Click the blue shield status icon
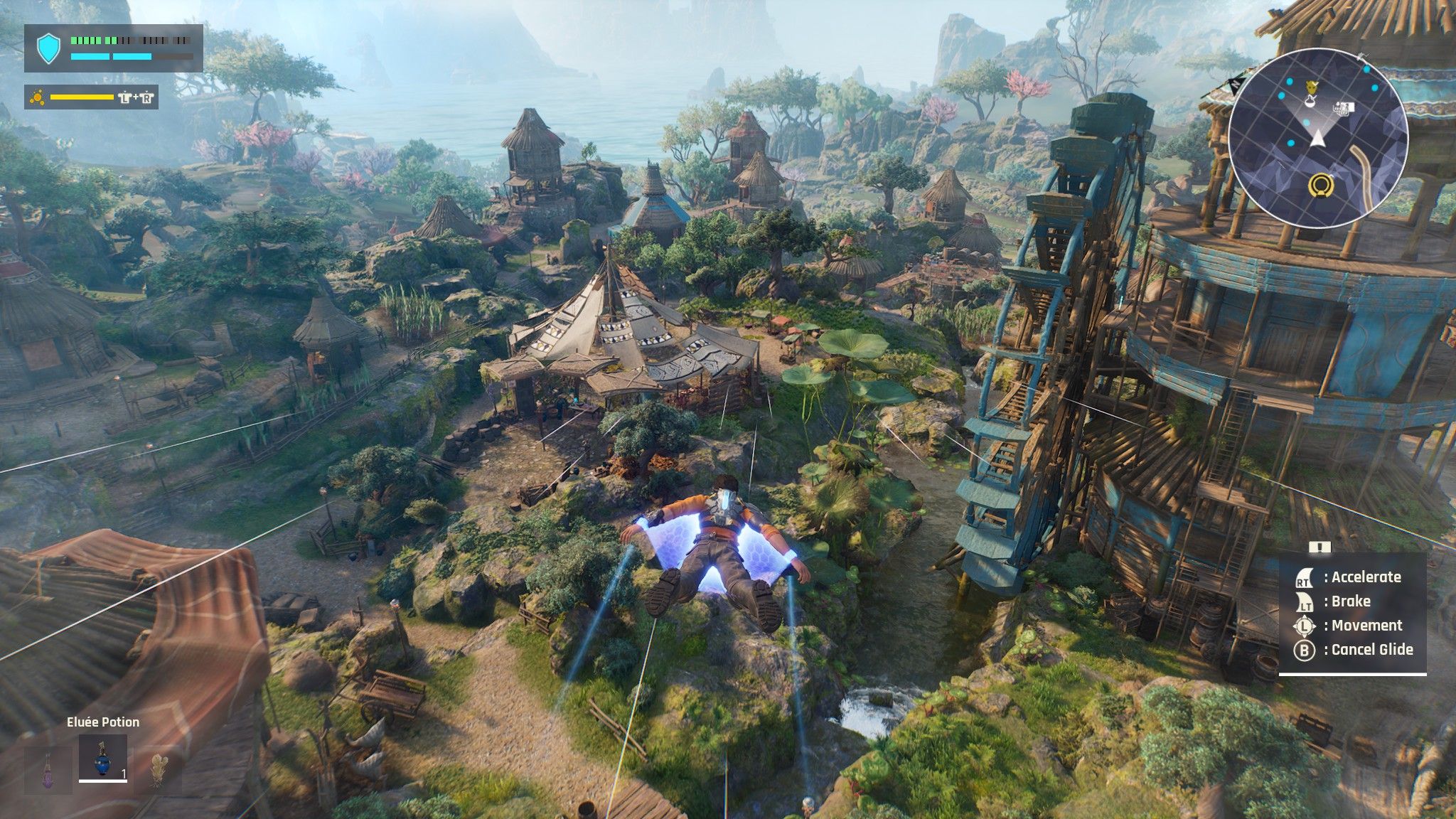 [x=48, y=48]
